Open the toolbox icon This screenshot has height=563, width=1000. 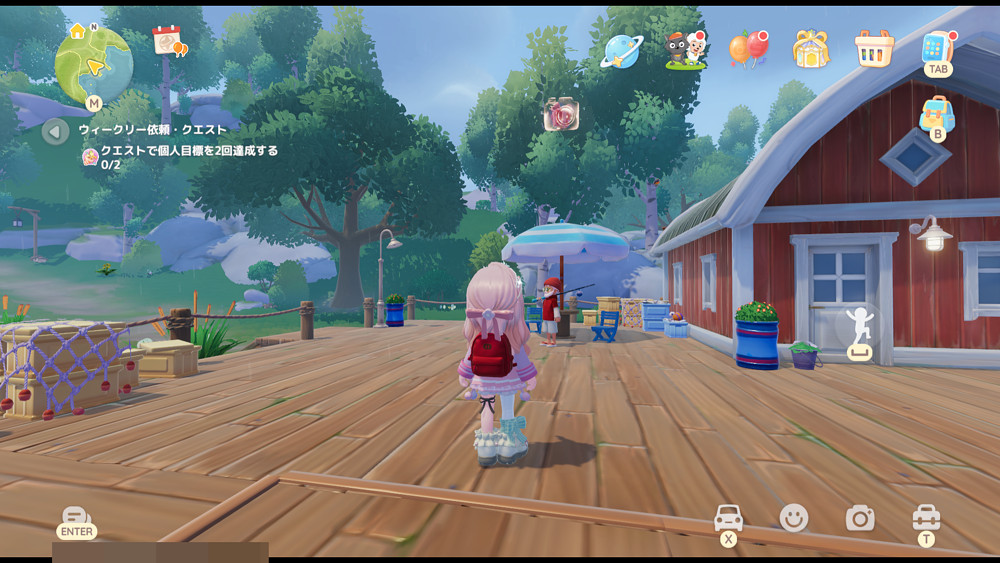pos(926,517)
